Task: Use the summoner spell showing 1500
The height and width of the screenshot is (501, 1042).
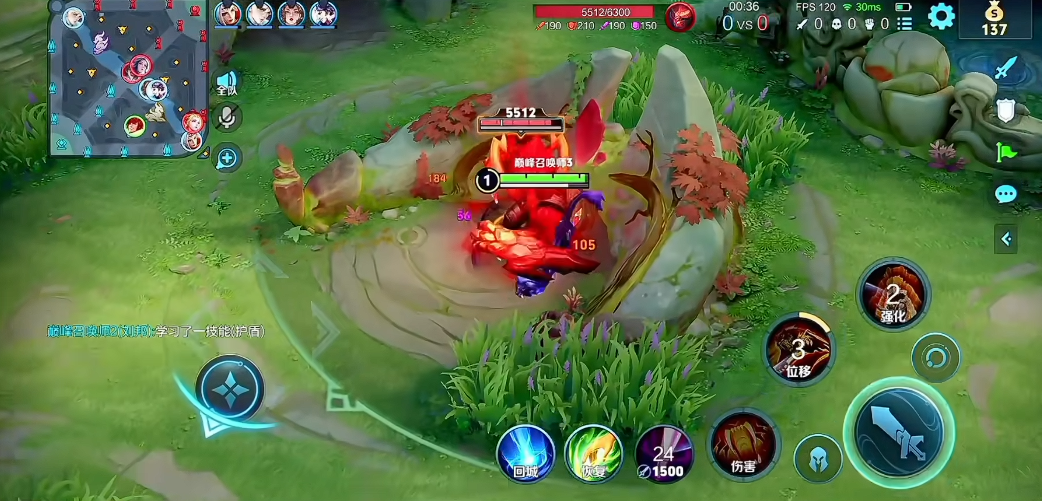Action: [x=664, y=453]
